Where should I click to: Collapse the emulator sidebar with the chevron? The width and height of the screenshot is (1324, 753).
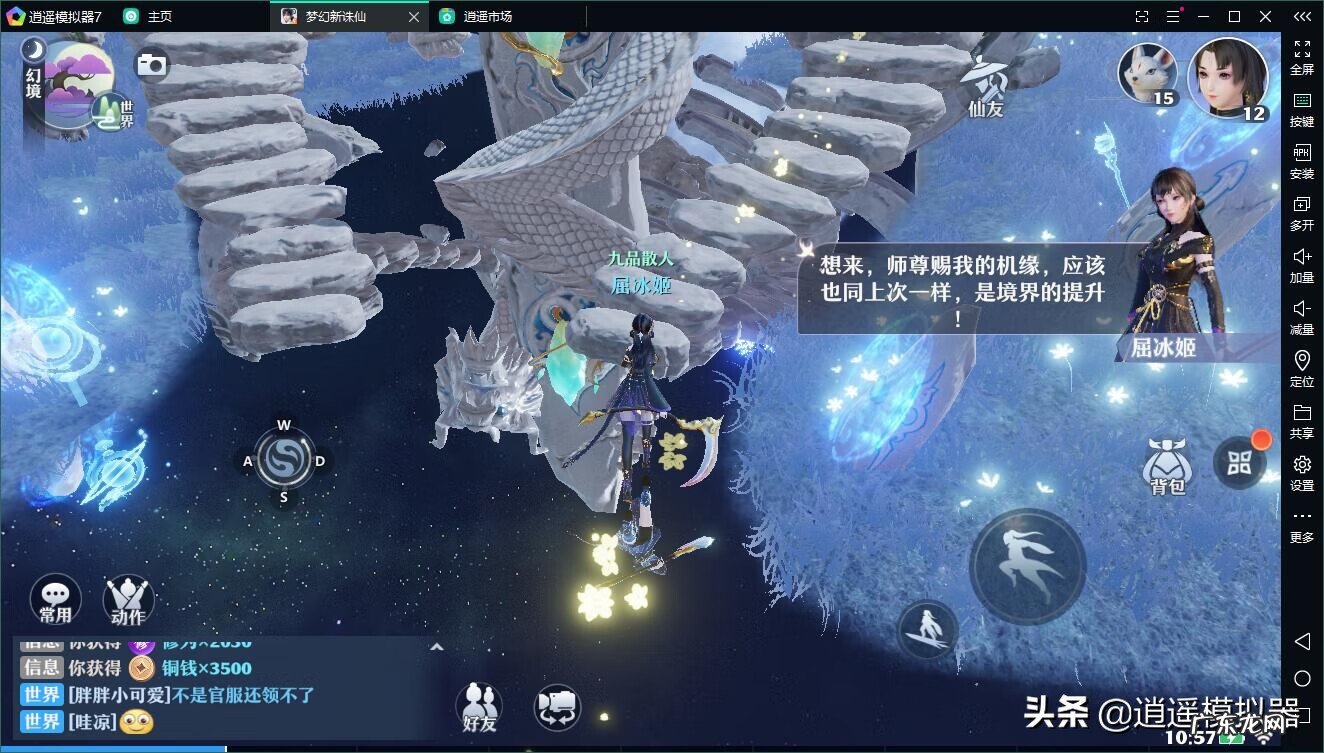pyautogui.click(x=1301, y=16)
